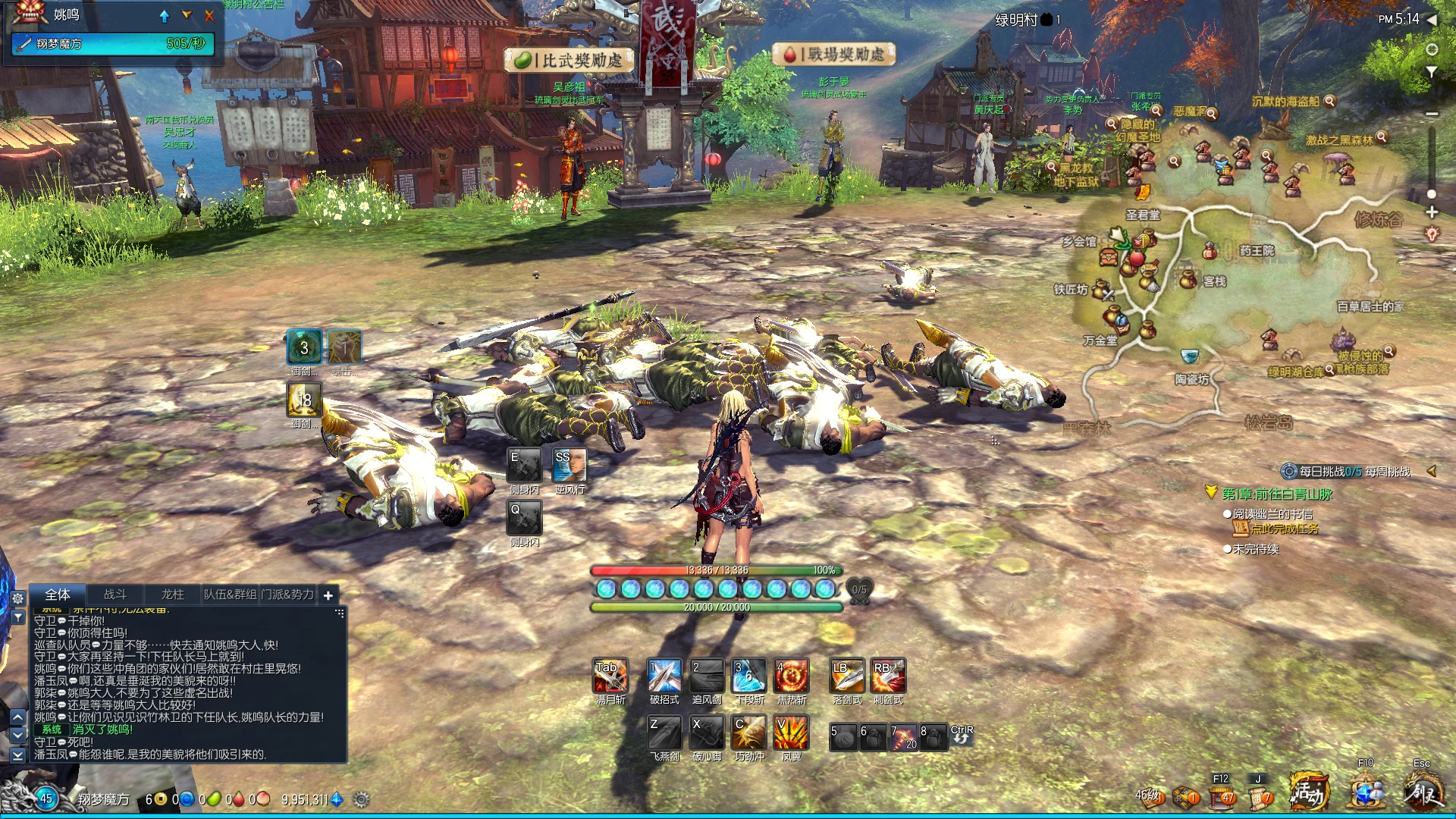Add a new chat tab with plus button

pos(328,596)
